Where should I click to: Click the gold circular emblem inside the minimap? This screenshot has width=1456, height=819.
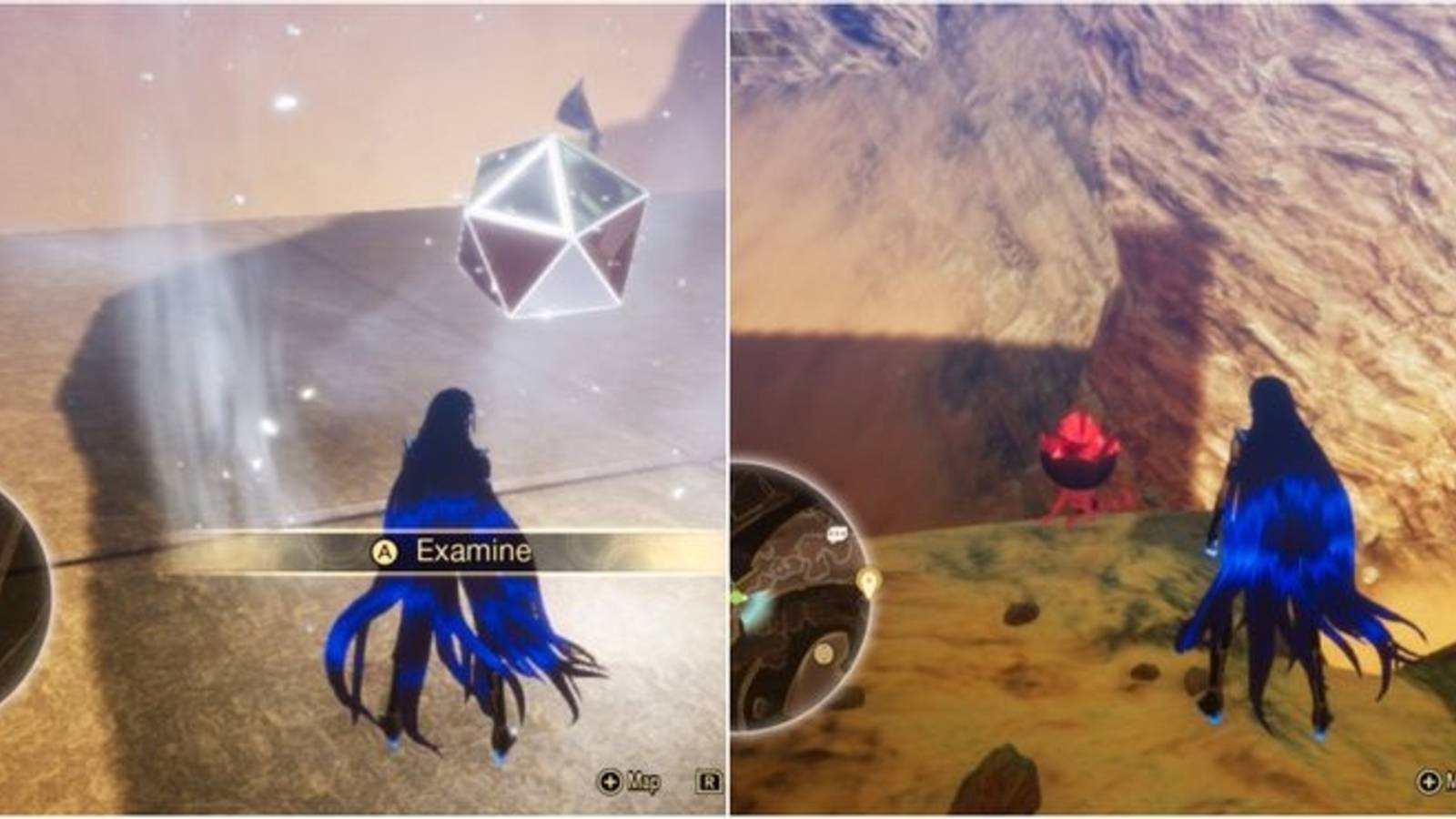[824, 652]
